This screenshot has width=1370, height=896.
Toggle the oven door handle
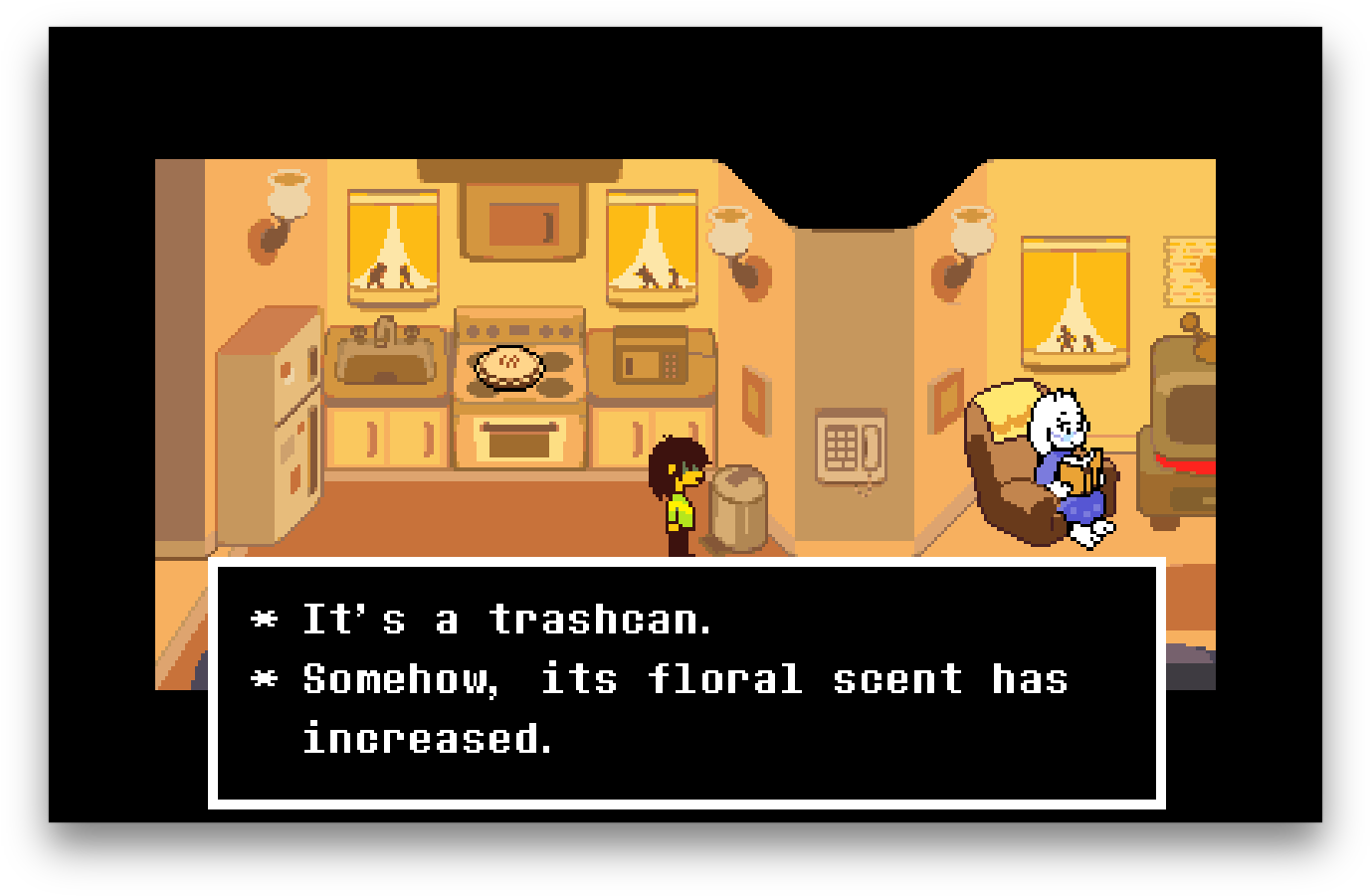[x=517, y=426]
